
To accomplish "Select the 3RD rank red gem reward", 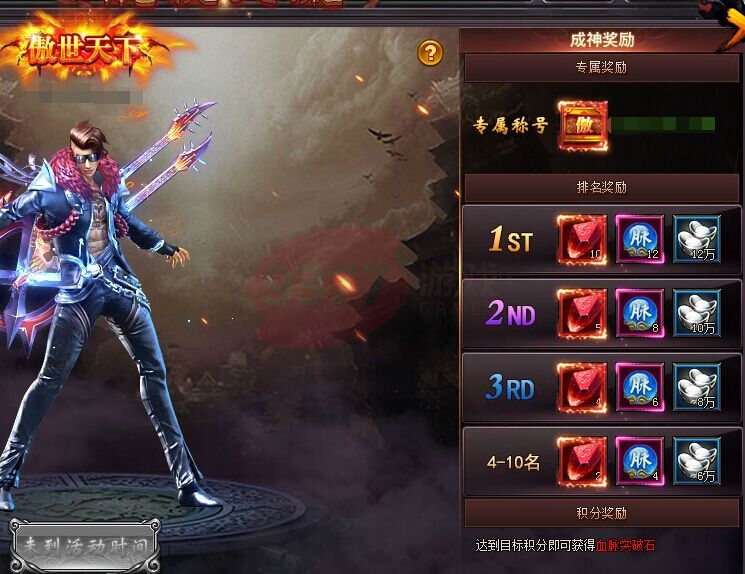I will click(582, 388).
